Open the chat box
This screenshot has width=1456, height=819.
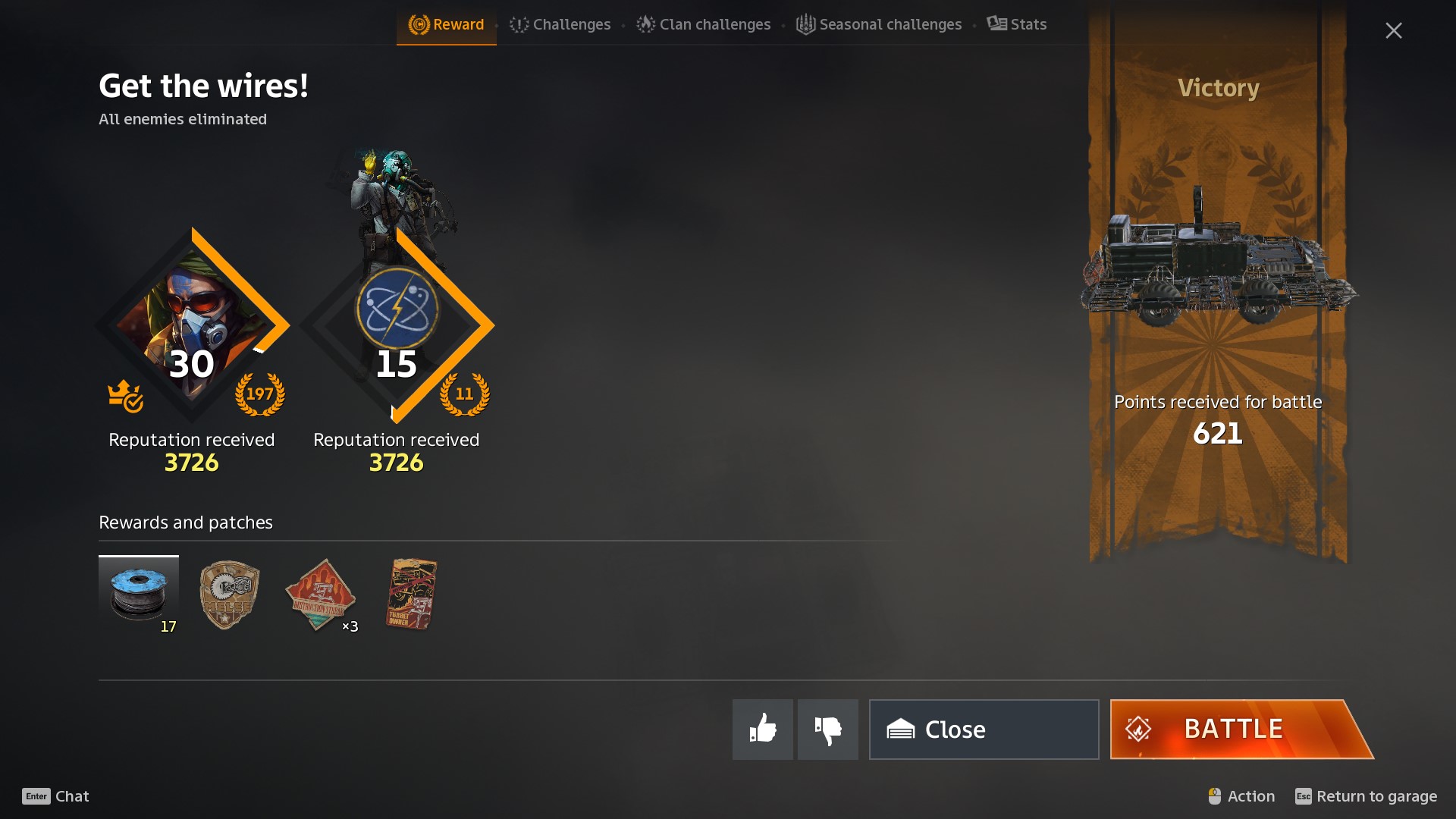coord(56,796)
